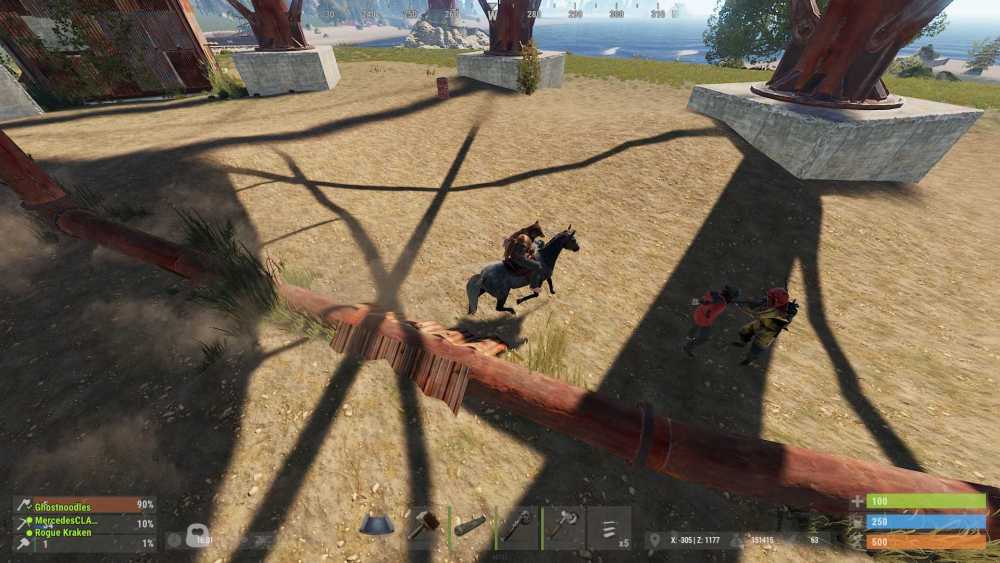Viewport: 1000px width, 563px height.
Task: Select the wooden log hotbar slot
Action: 470,526
